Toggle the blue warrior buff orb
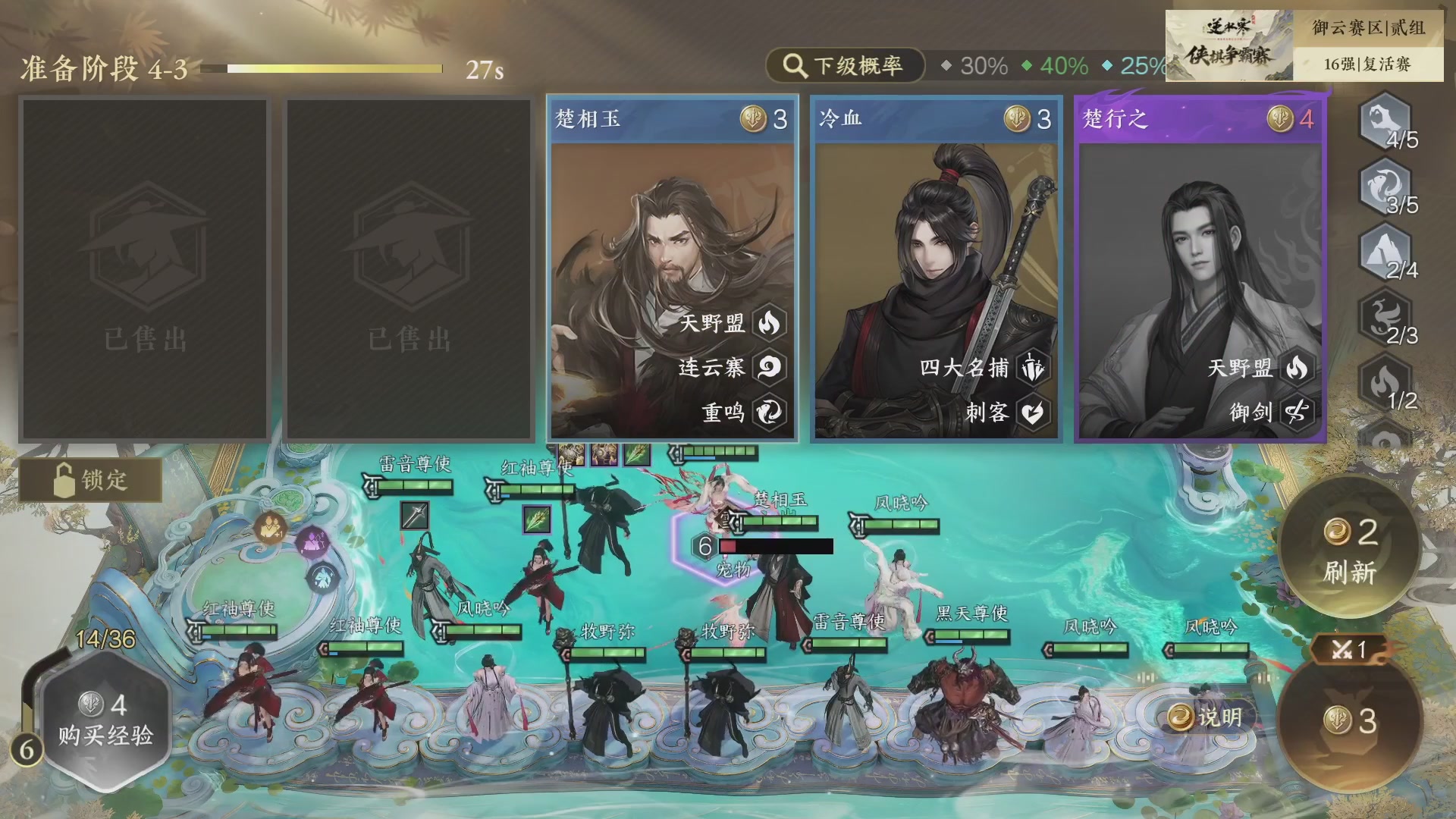Viewport: 1456px width, 819px height. pyautogui.click(x=322, y=576)
